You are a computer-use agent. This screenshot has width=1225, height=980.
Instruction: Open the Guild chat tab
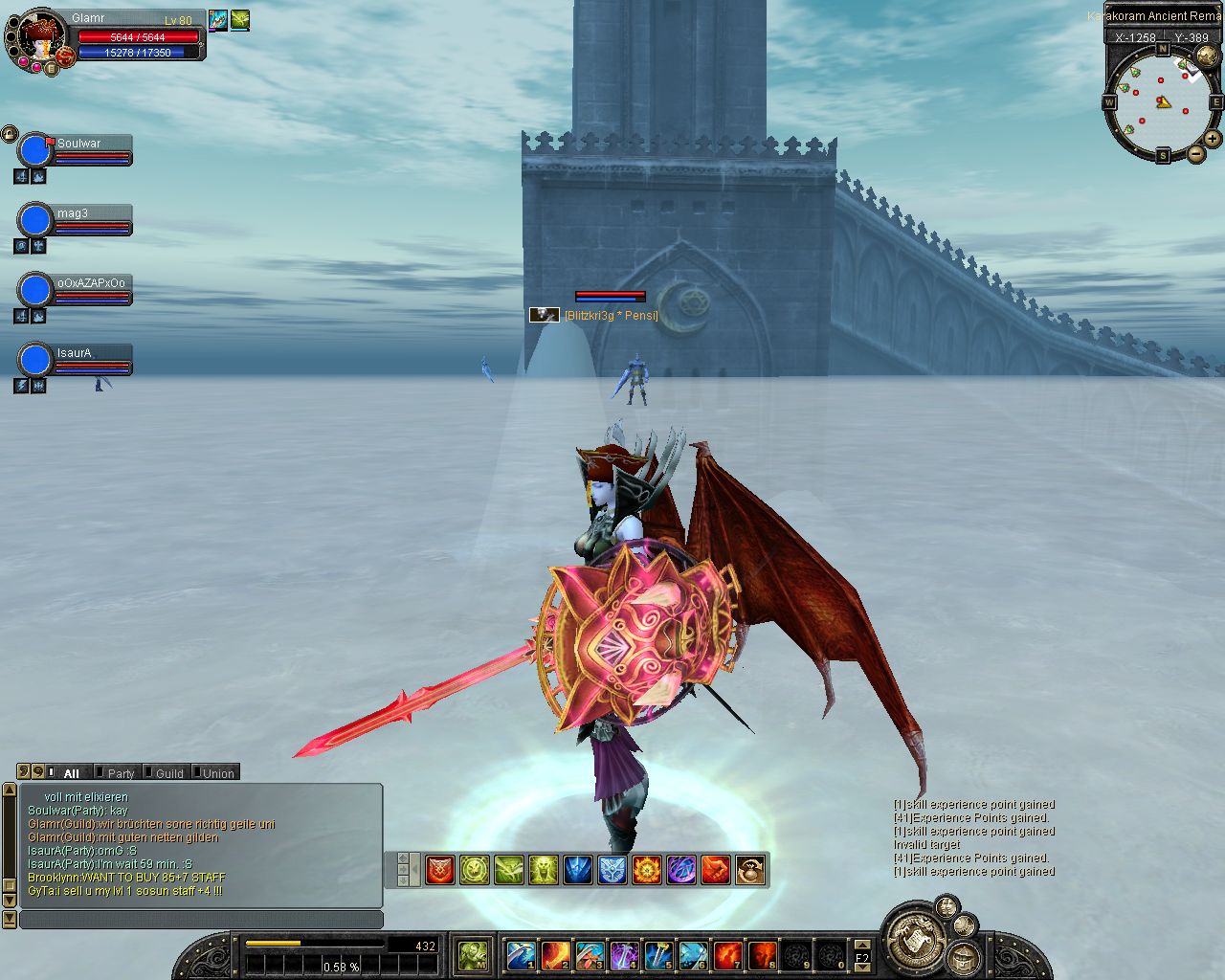coord(167,773)
